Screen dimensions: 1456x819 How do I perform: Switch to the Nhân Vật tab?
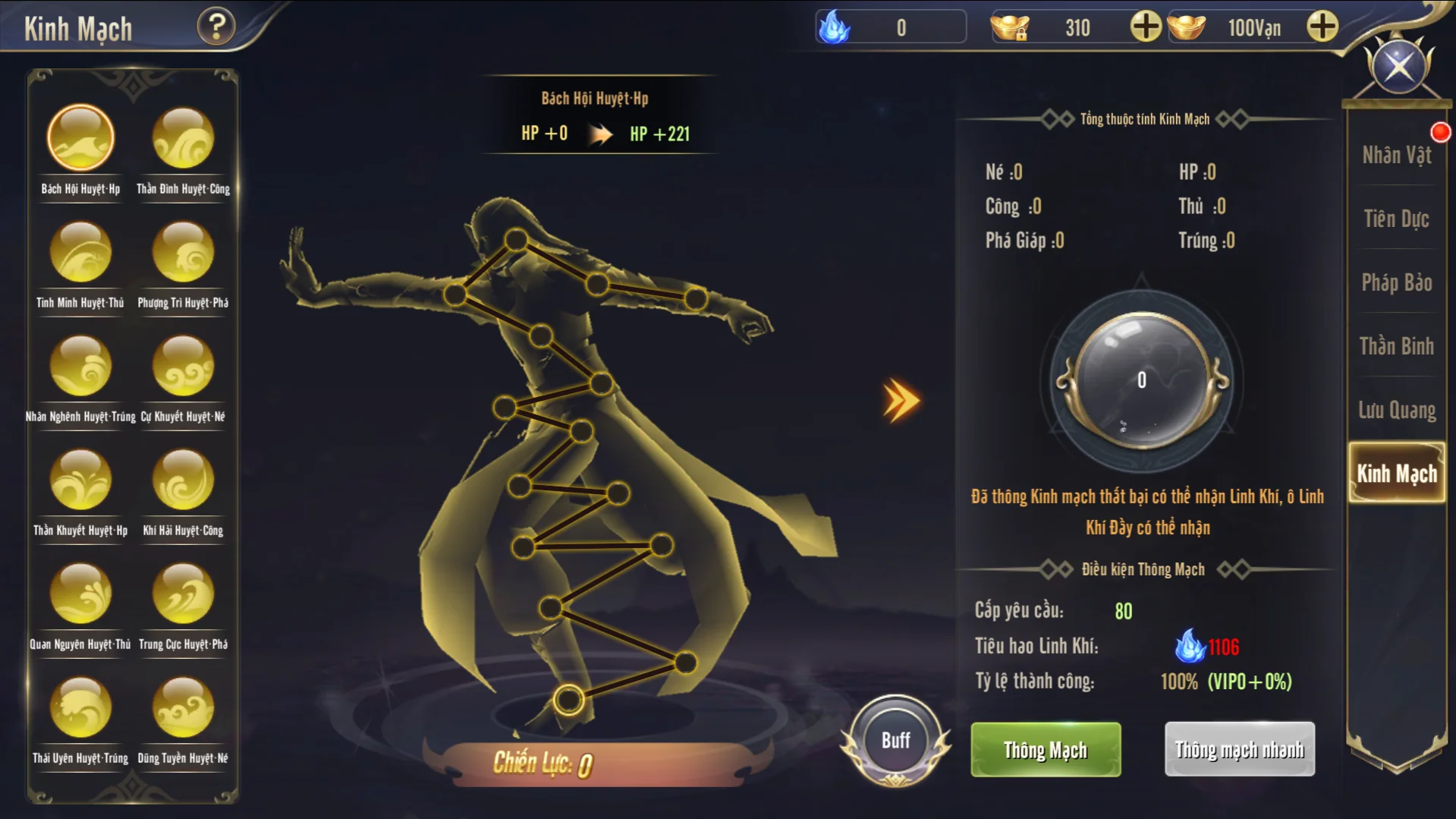pos(1396,156)
